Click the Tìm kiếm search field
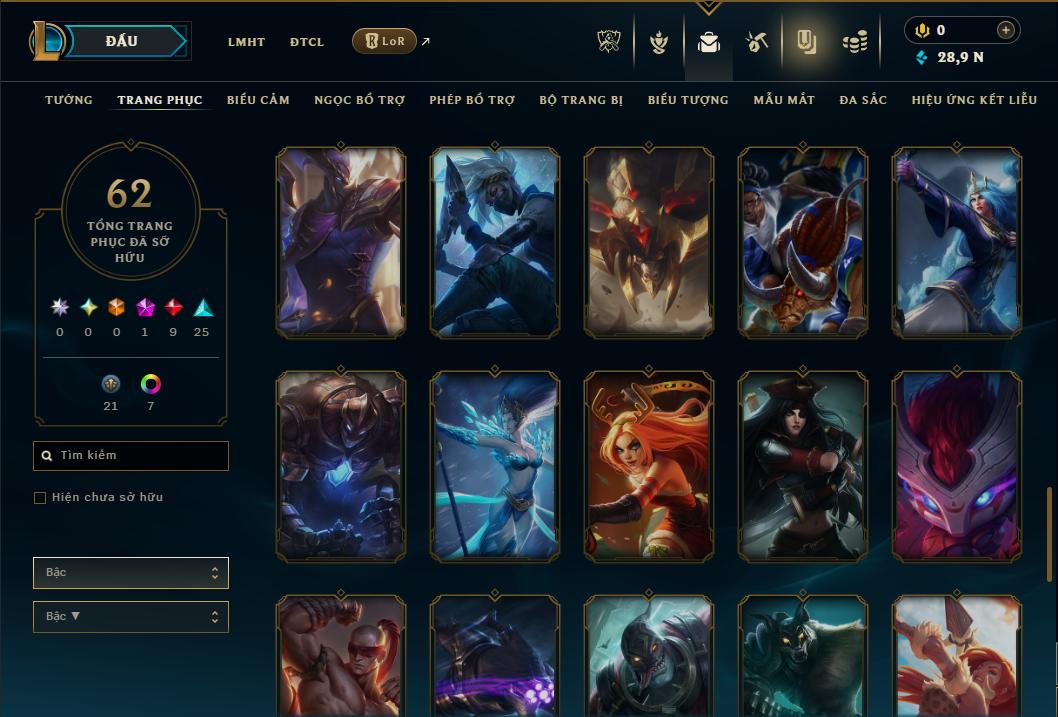This screenshot has height=717, width=1058. pos(131,456)
